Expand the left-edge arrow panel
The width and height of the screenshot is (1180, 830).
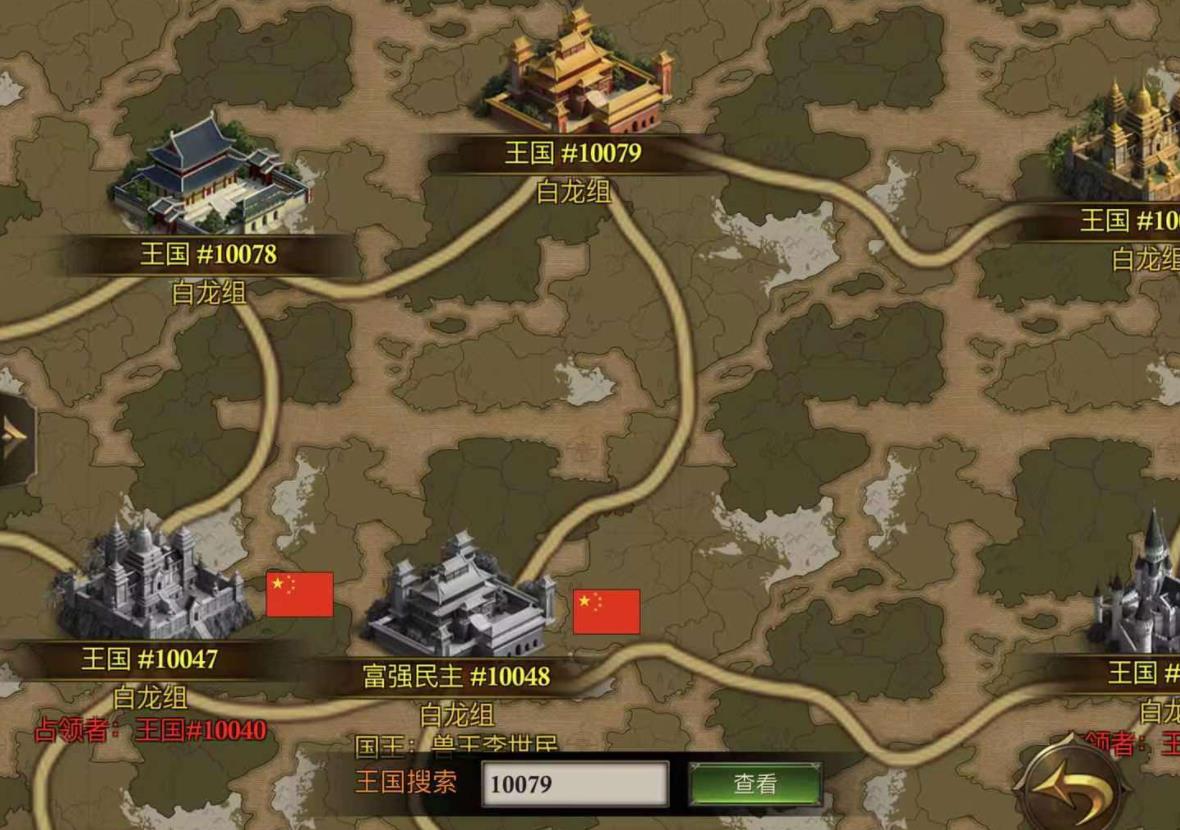tap(16, 440)
